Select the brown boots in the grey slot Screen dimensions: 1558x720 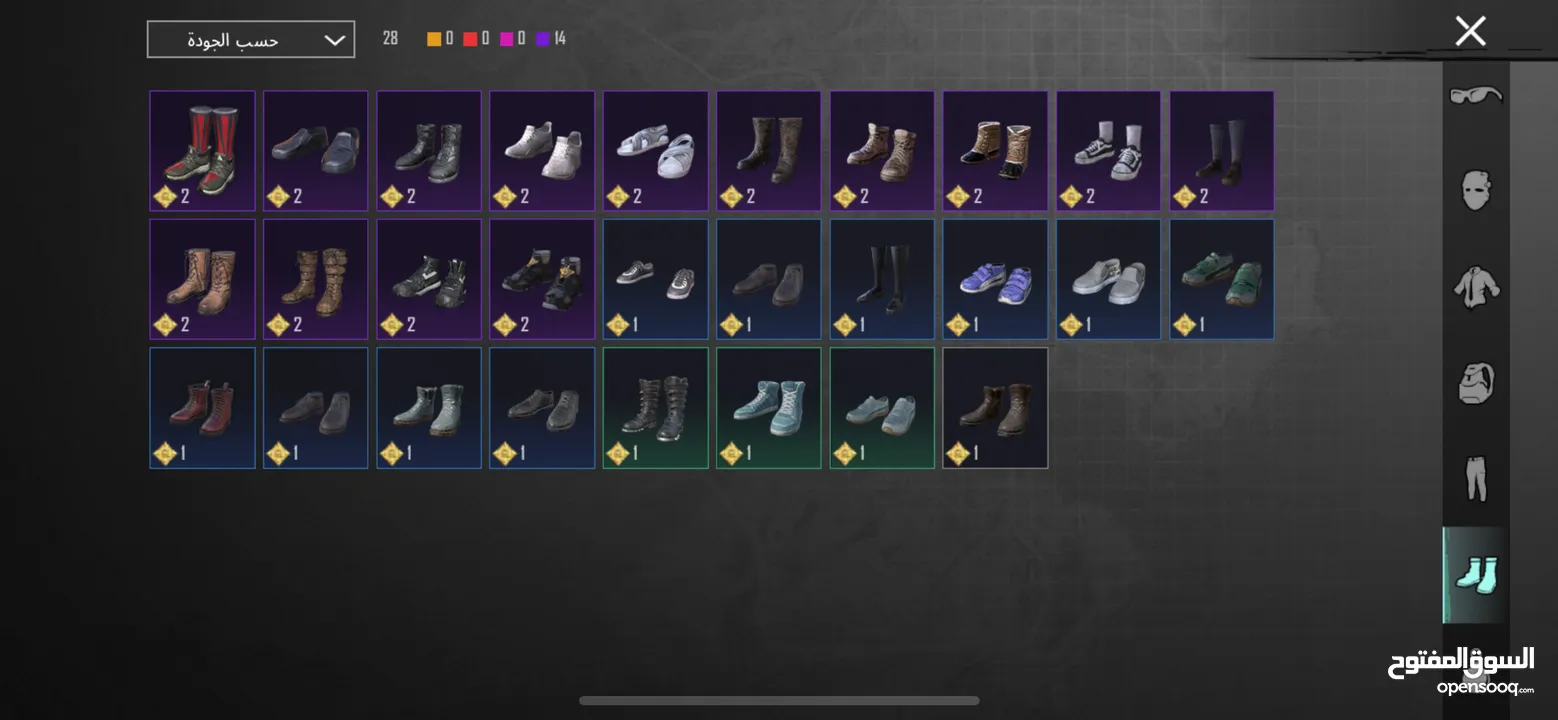(995, 407)
